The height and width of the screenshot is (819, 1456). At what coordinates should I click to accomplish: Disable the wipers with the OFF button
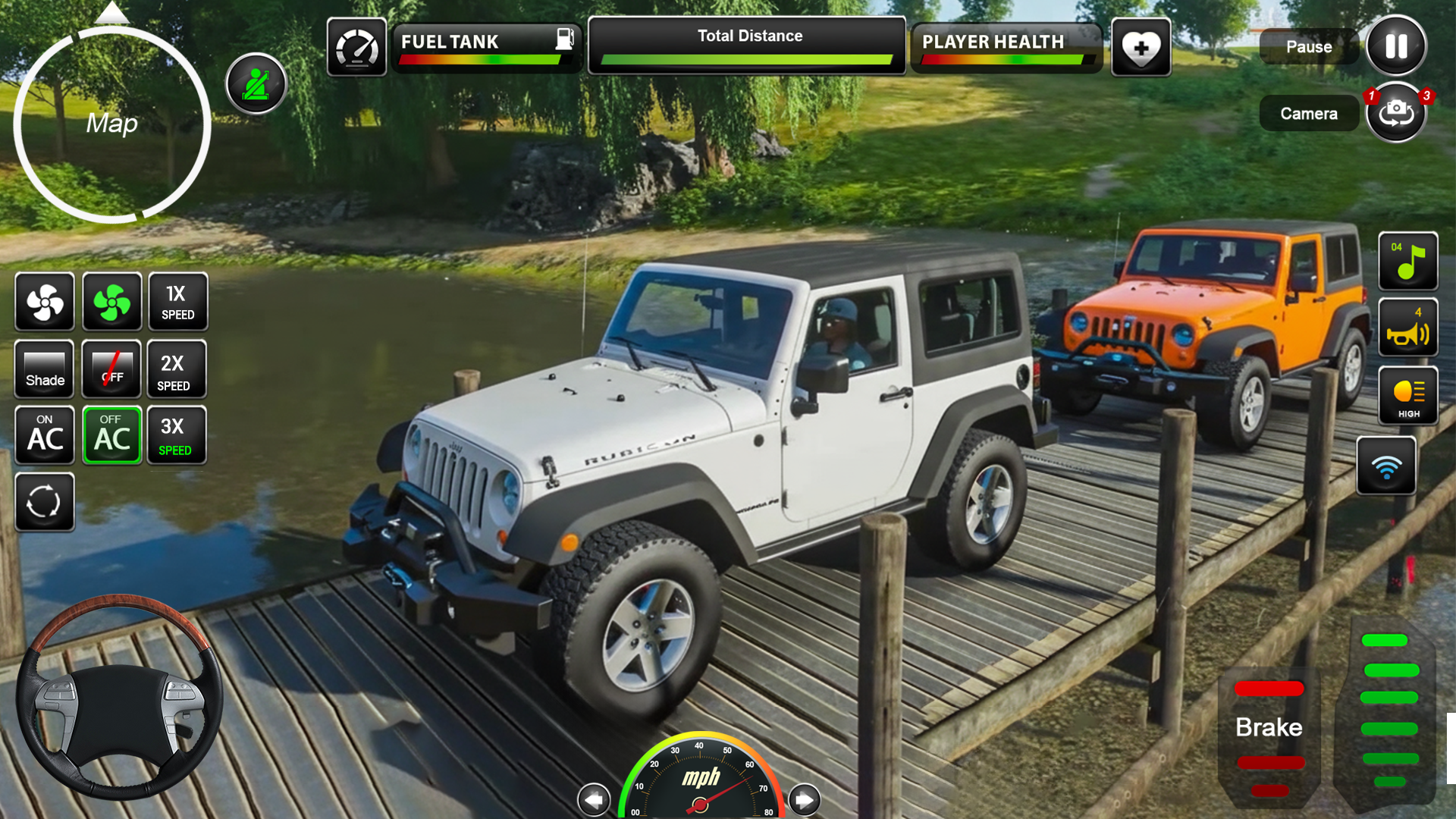click(x=111, y=369)
